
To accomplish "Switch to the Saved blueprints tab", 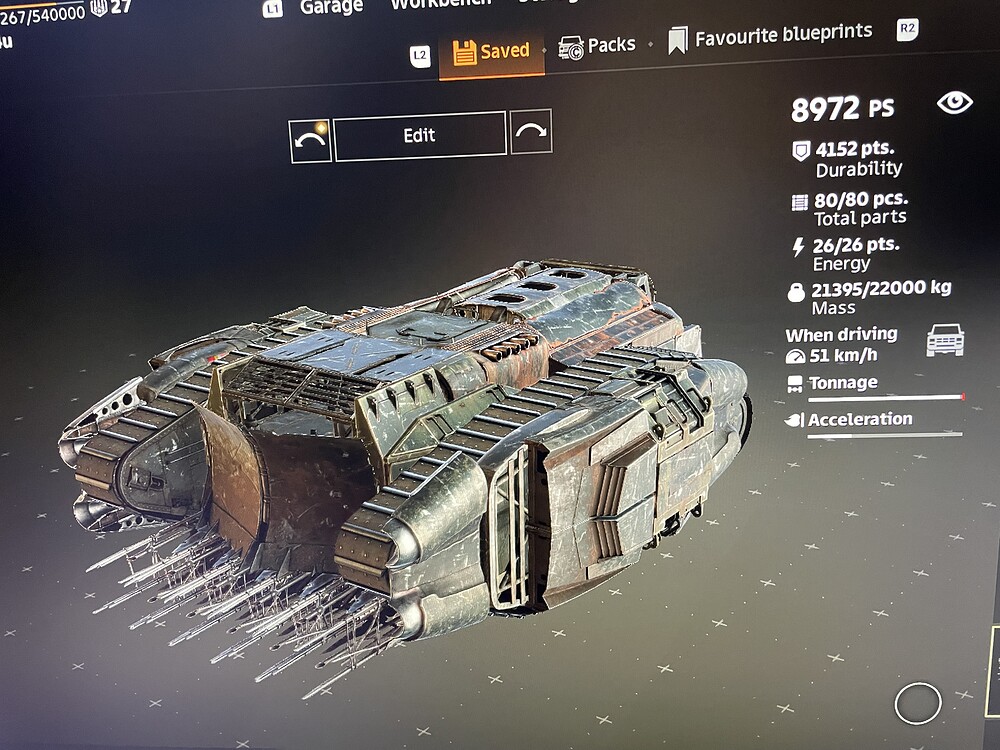I will [491, 51].
